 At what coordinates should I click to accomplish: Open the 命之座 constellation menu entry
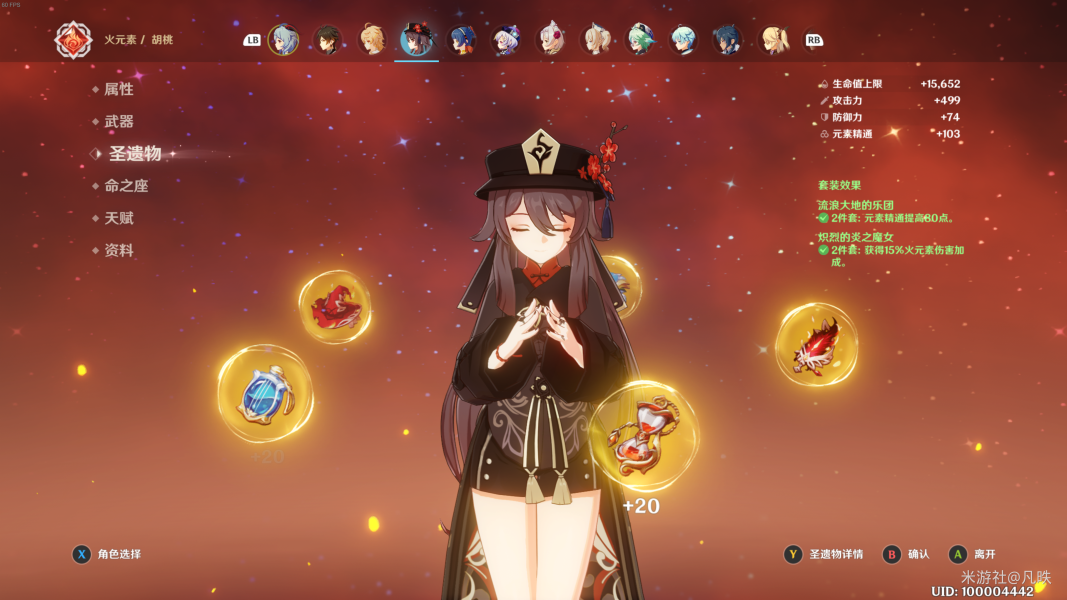pos(125,186)
